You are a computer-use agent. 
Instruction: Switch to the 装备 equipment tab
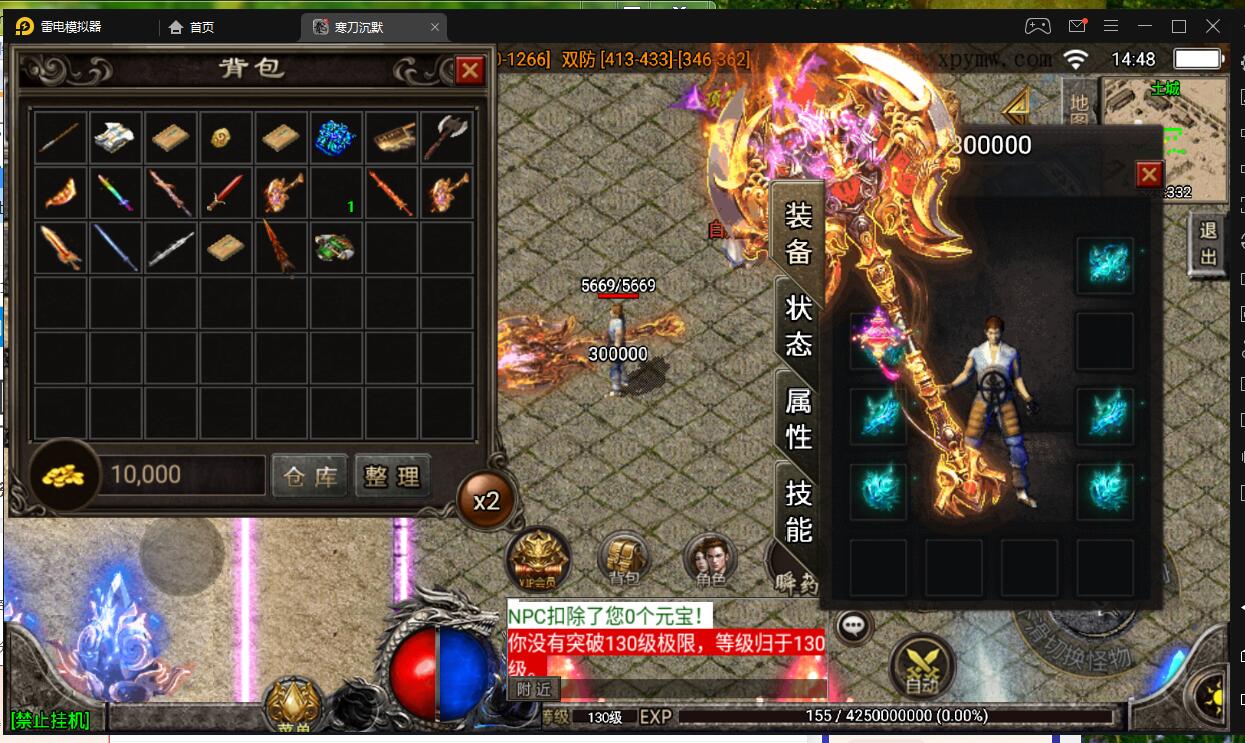pos(798,232)
